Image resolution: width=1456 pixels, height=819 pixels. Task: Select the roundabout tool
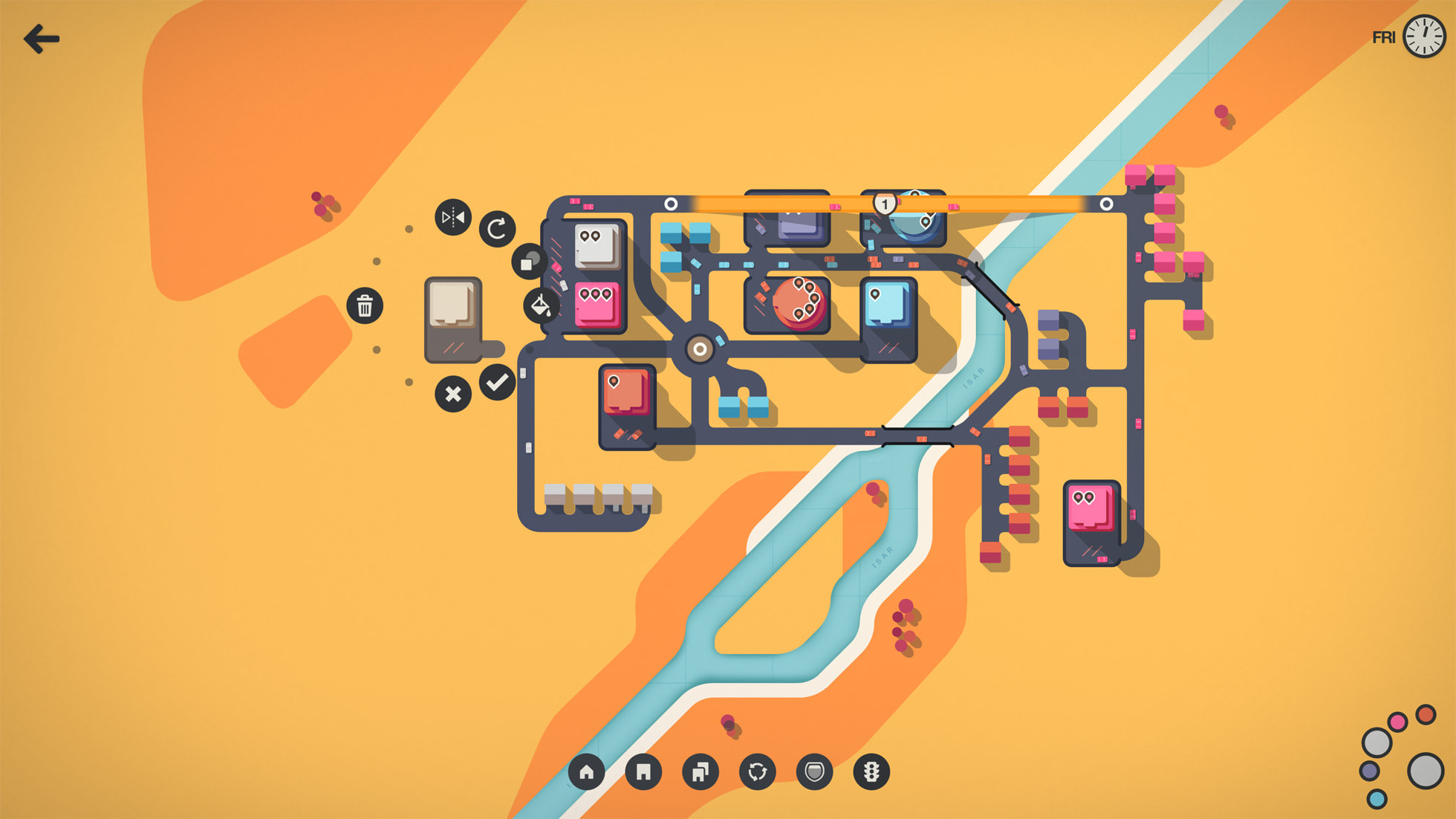(758, 772)
